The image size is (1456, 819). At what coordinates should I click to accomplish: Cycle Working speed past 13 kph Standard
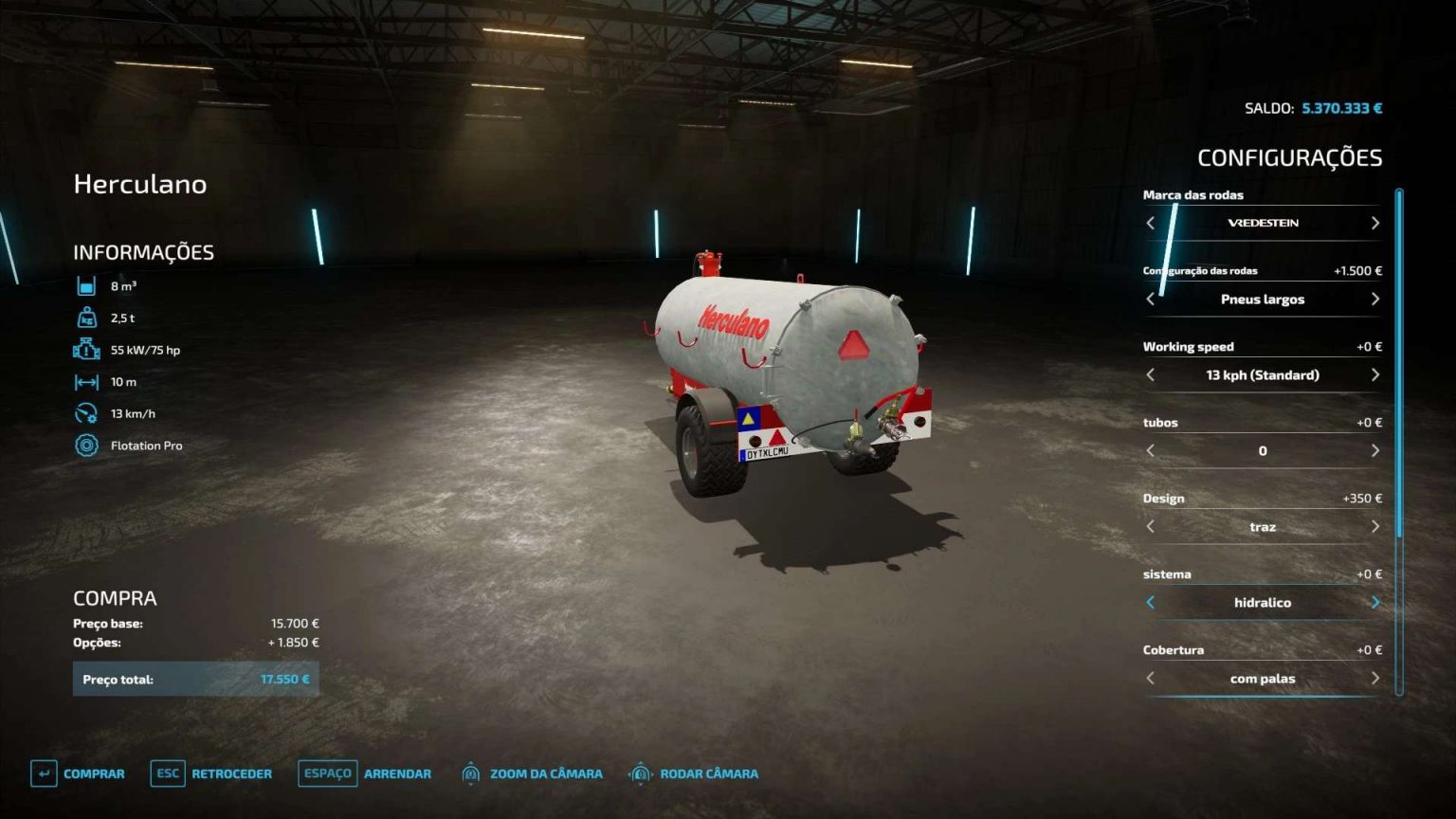pyautogui.click(x=1374, y=374)
